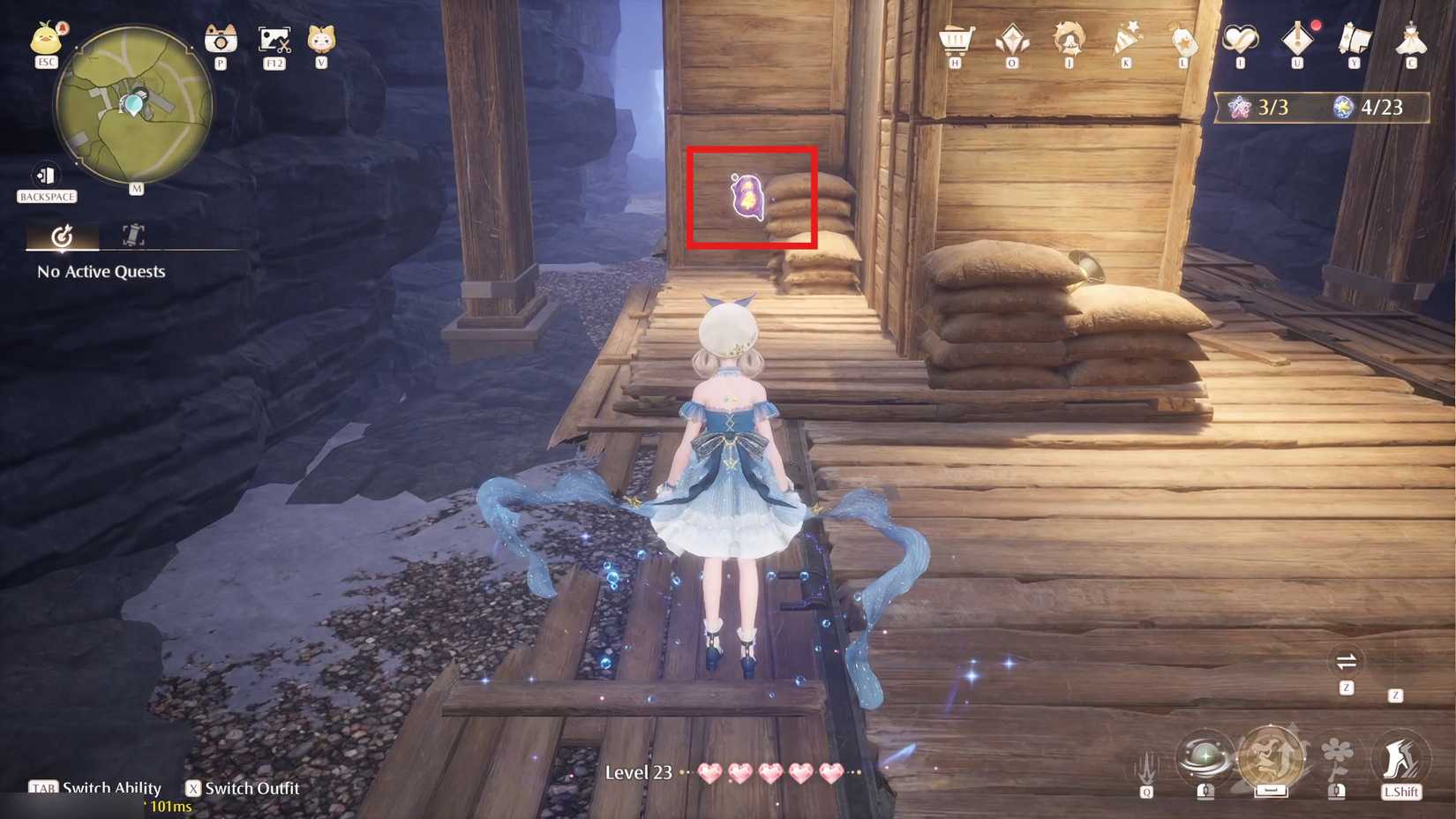Screen dimensions: 1456x819
Task: Expand the quest list under No Active Quests
Action: pos(100,272)
